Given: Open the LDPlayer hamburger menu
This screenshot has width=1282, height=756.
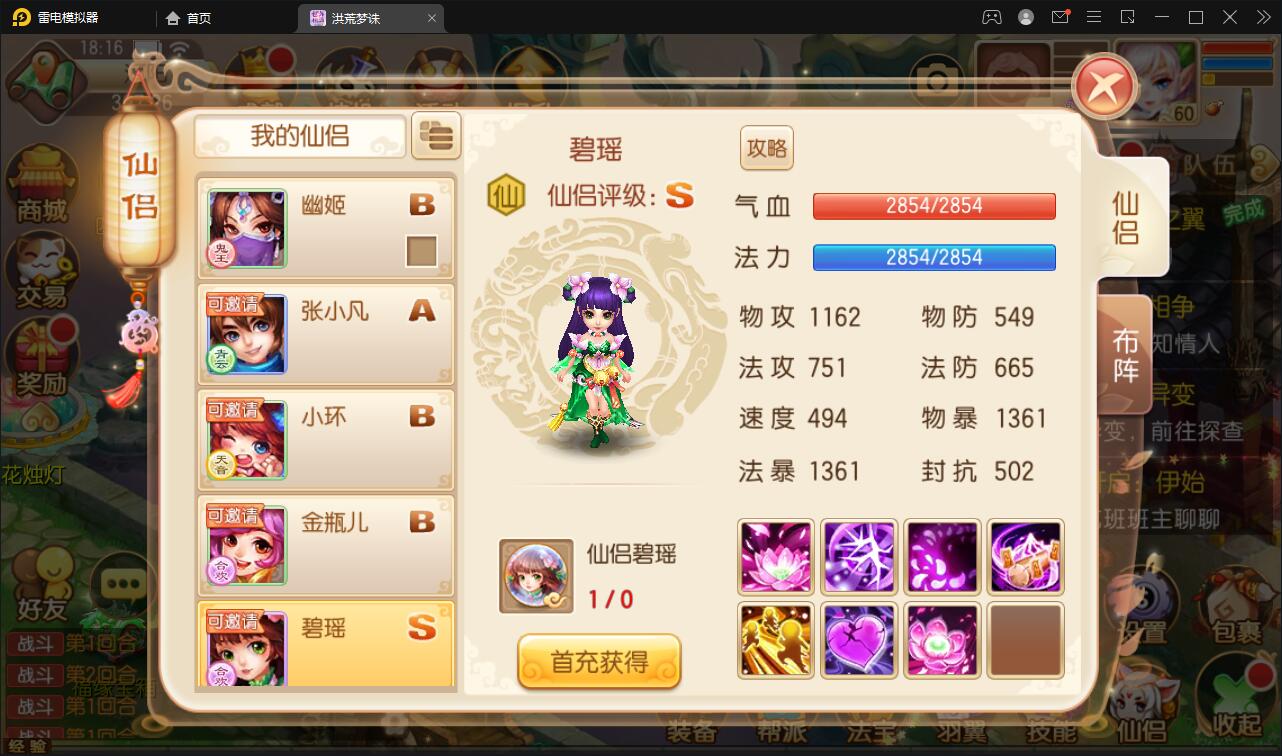Looking at the screenshot, I should 1094,17.
